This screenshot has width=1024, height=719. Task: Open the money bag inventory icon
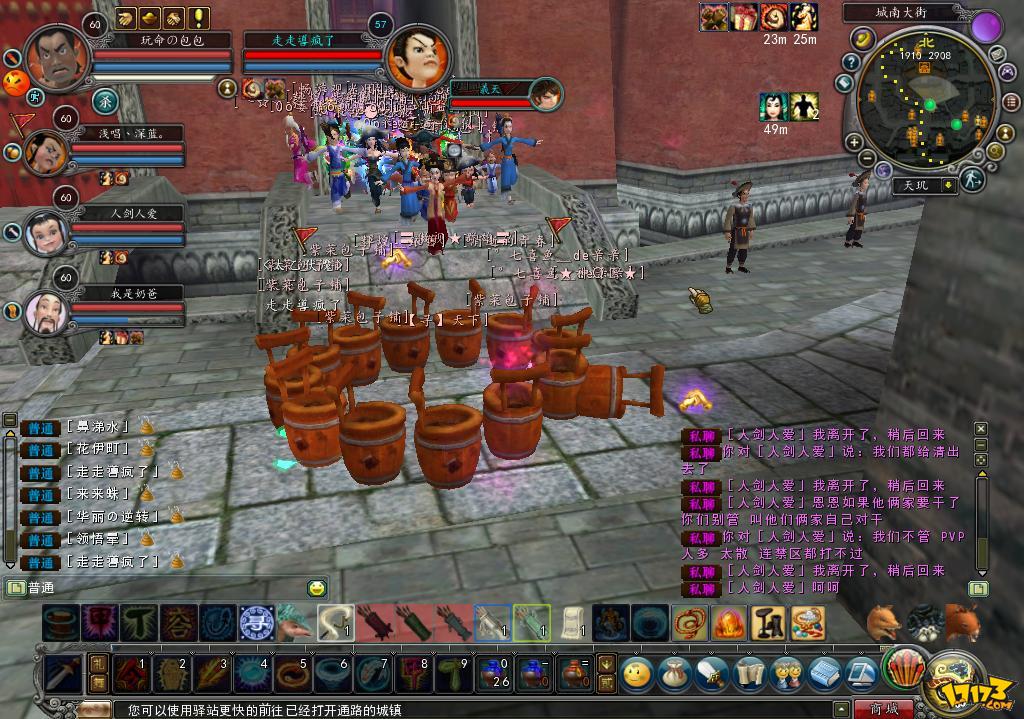point(672,672)
